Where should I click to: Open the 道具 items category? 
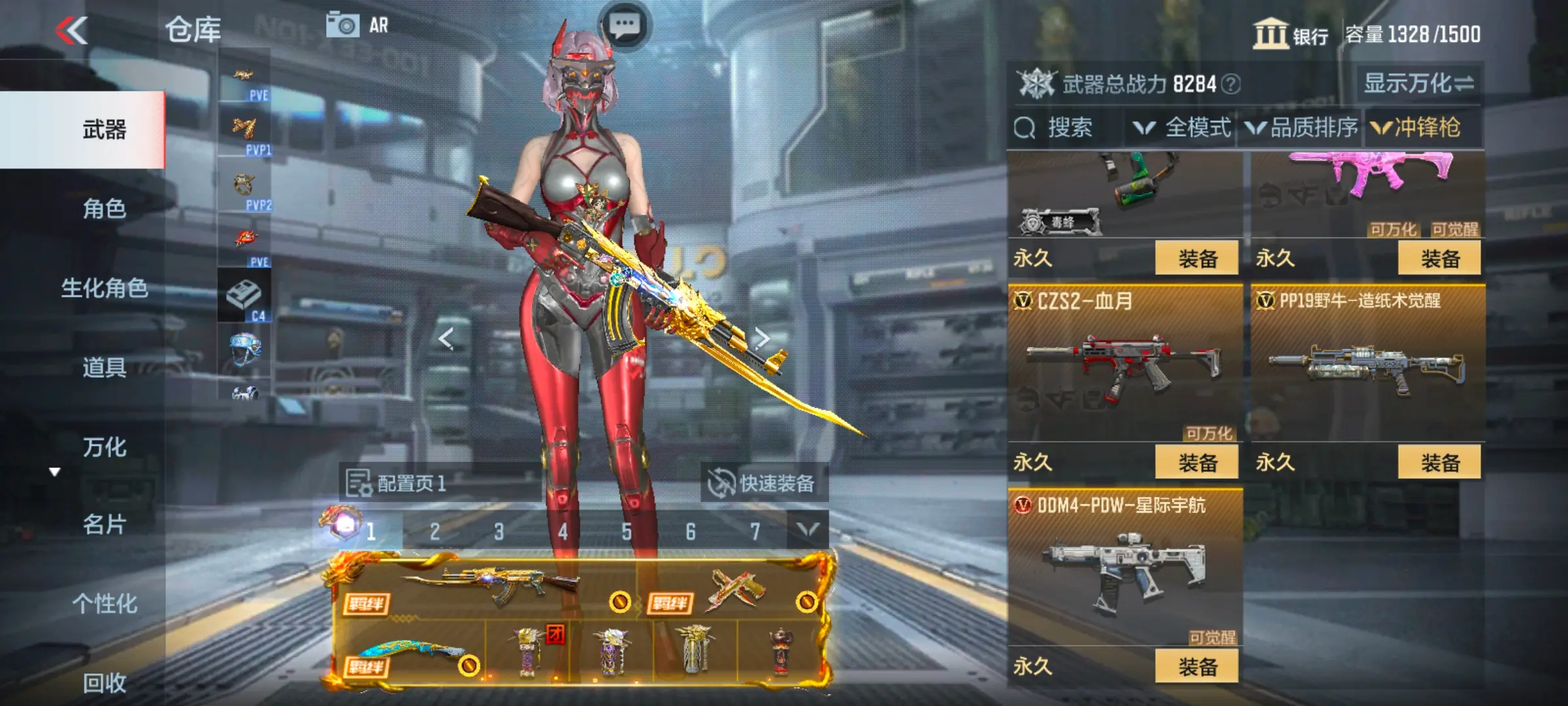105,367
